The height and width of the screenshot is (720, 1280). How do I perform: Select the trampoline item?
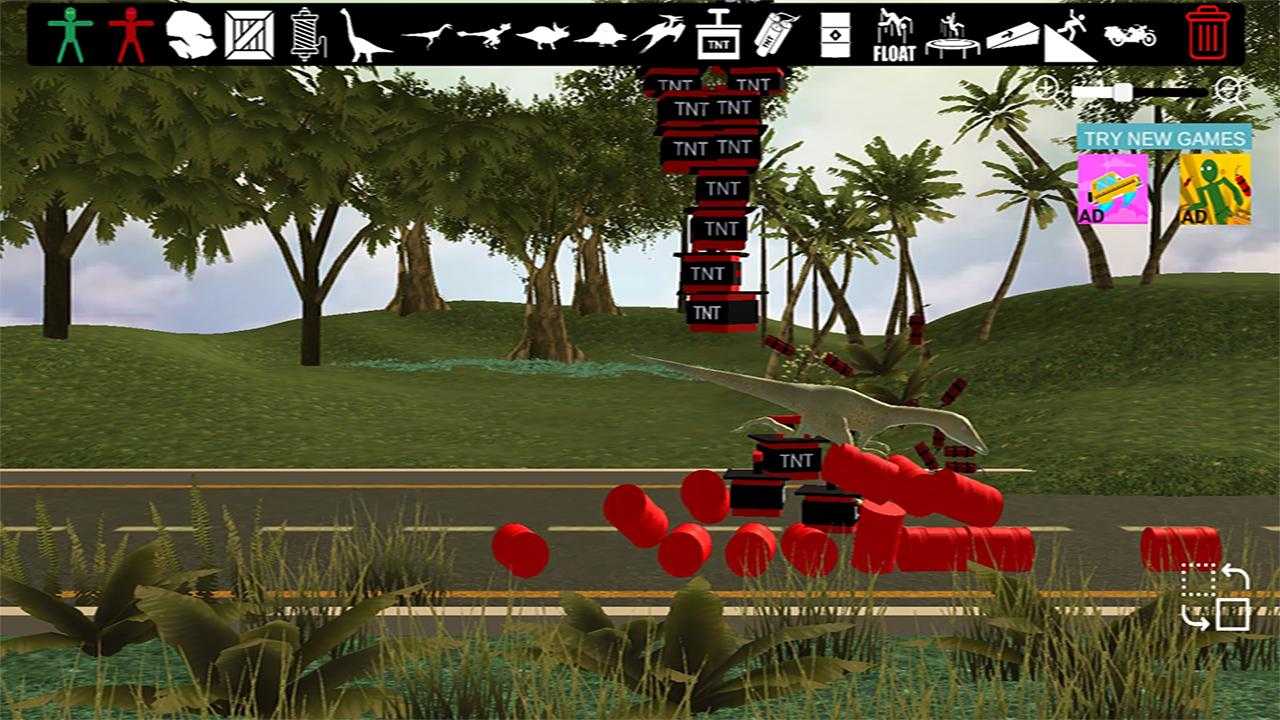[951, 35]
